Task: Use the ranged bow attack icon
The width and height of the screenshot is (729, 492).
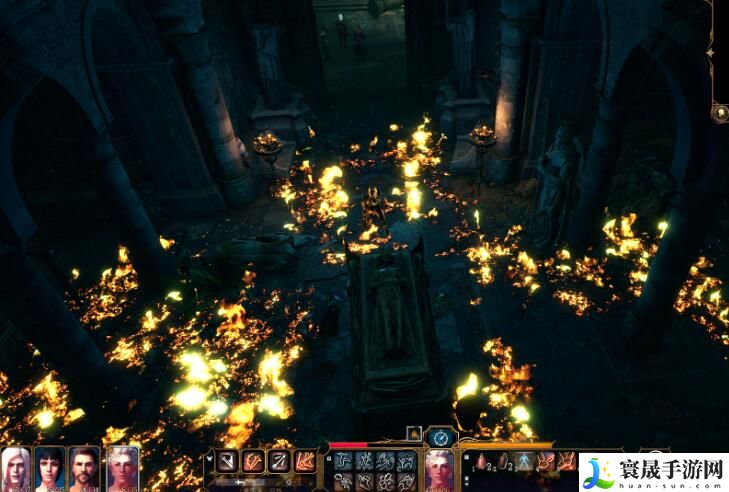Action: coord(279,461)
